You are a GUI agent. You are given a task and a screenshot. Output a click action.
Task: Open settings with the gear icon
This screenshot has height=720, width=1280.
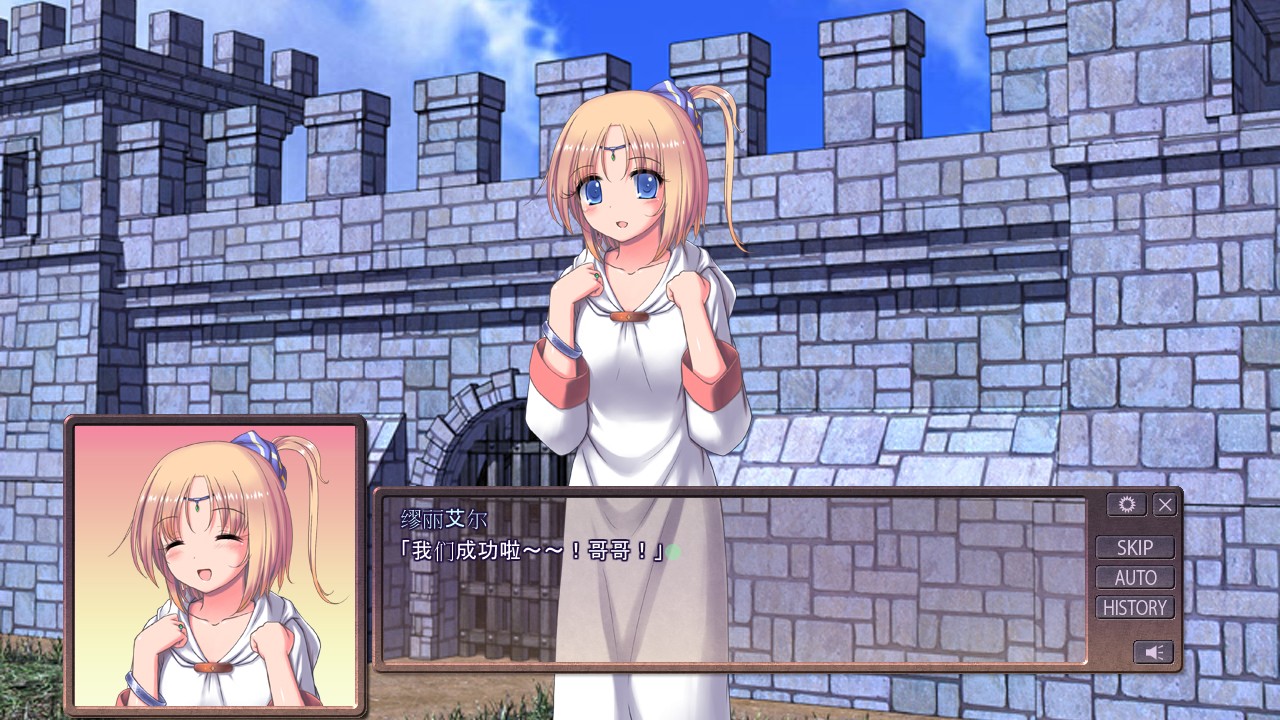coord(1126,505)
